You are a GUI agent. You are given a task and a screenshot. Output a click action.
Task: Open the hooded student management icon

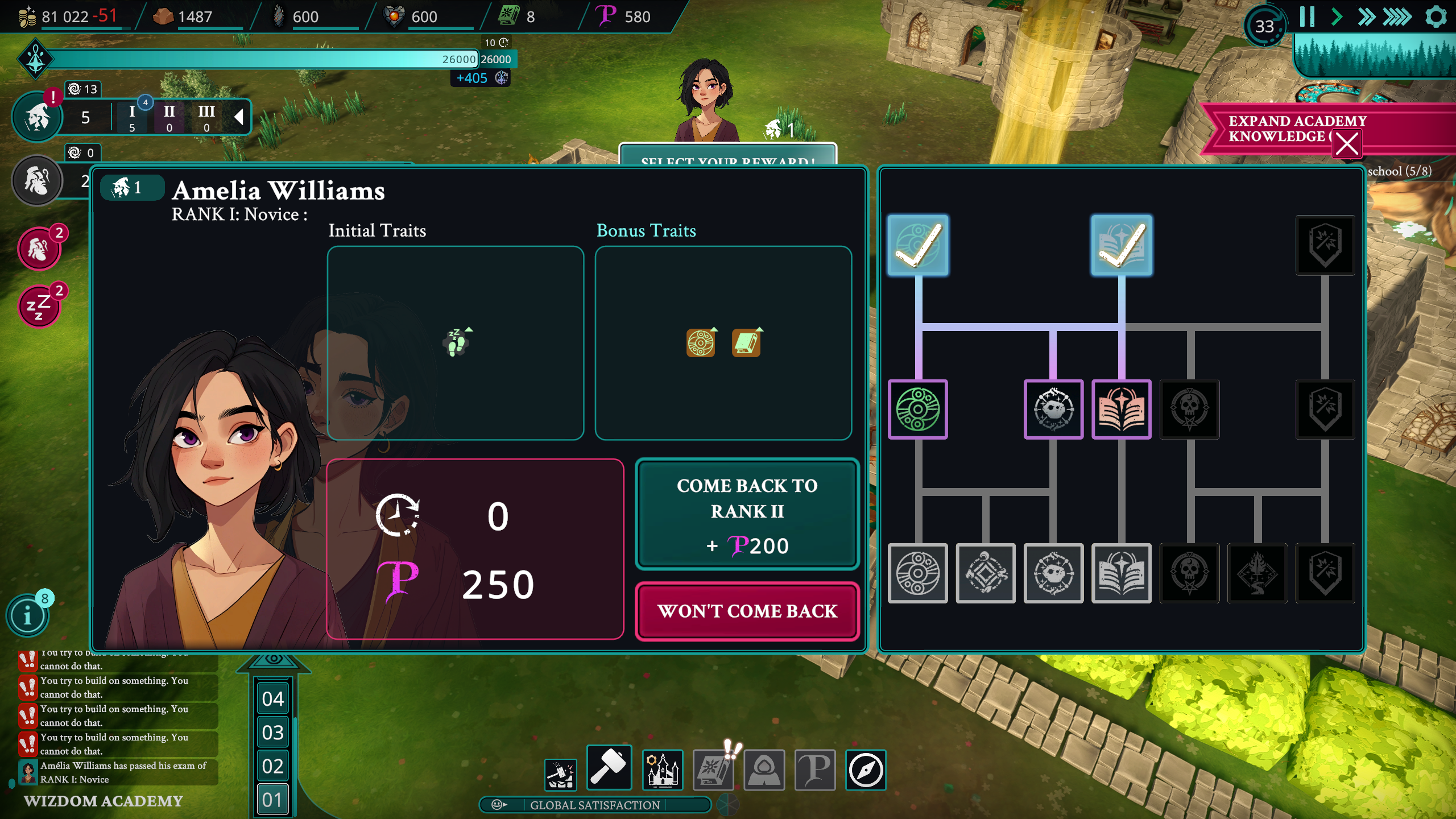(x=764, y=770)
